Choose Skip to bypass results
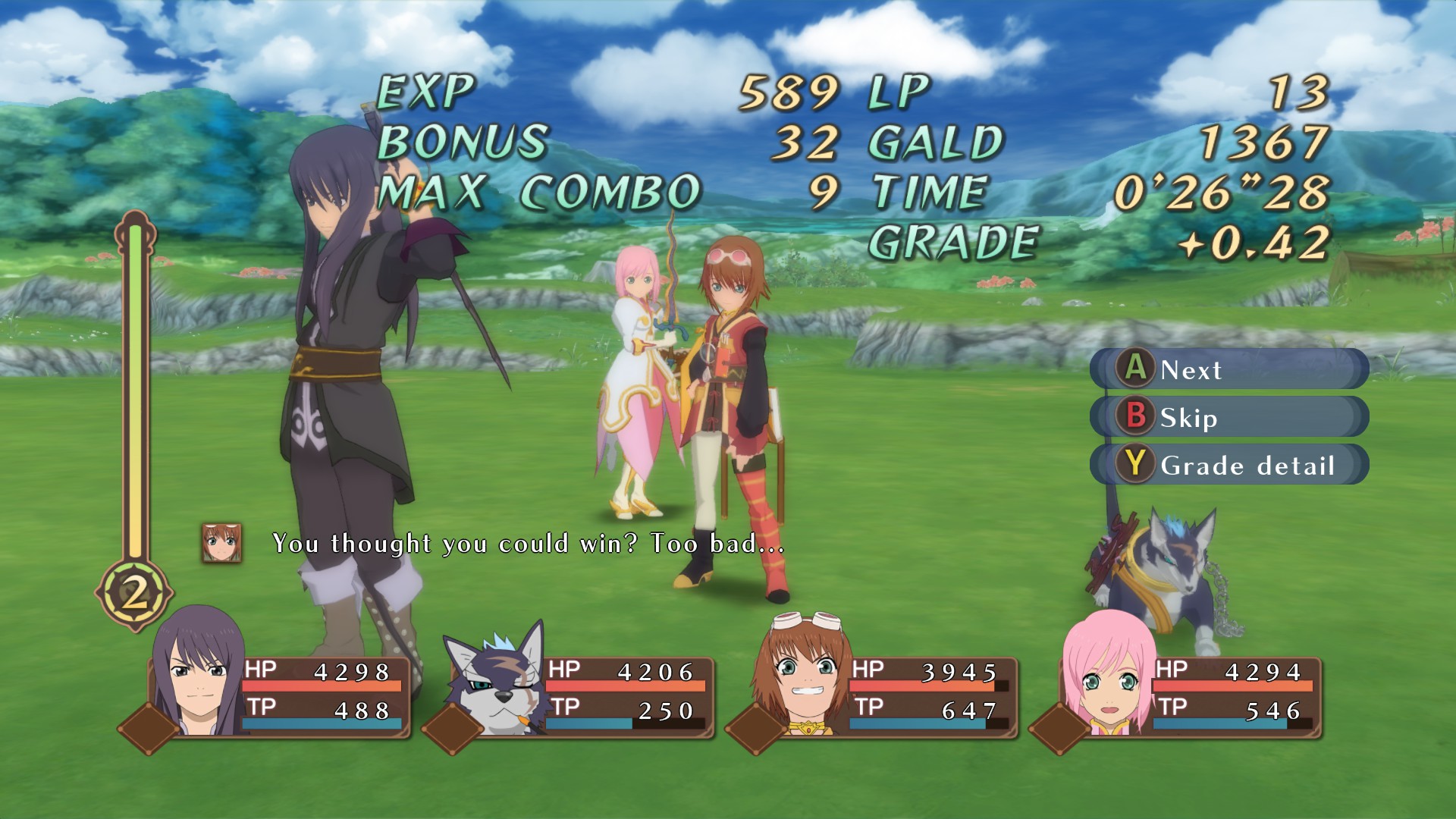Screen dimensions: 1456x819 coord(1228,417)
